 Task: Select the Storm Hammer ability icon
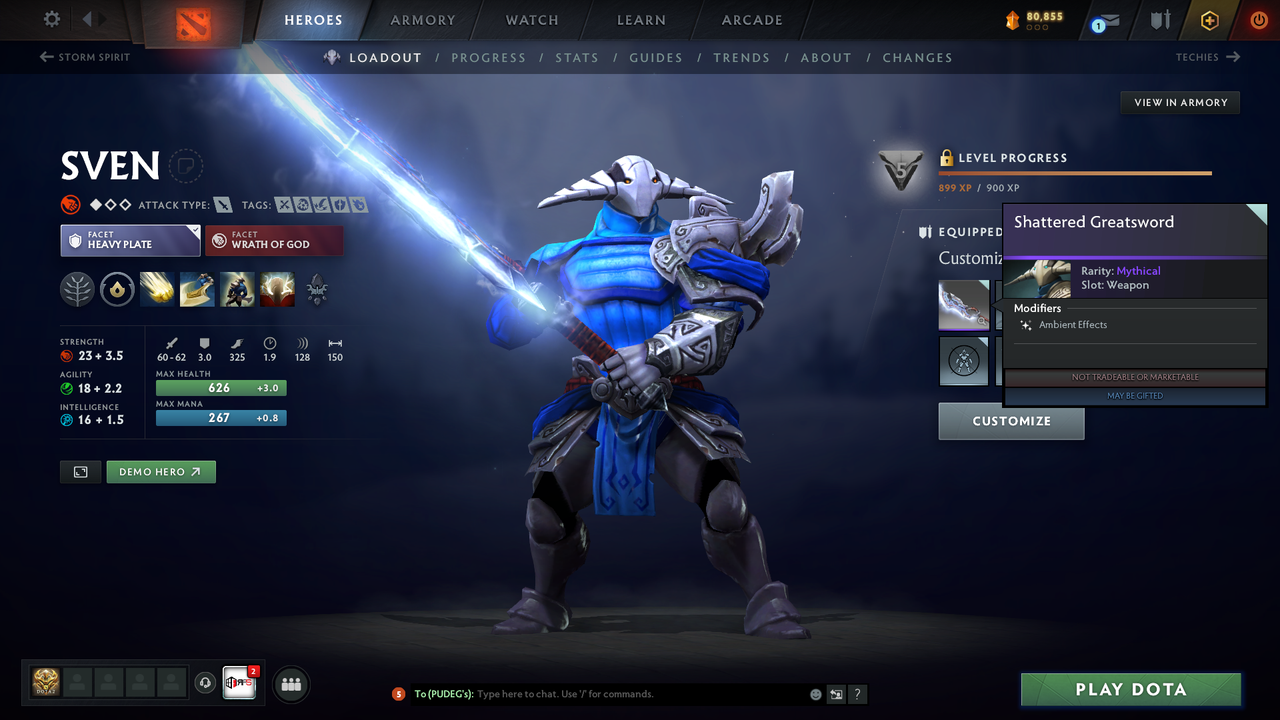point(157,289)
